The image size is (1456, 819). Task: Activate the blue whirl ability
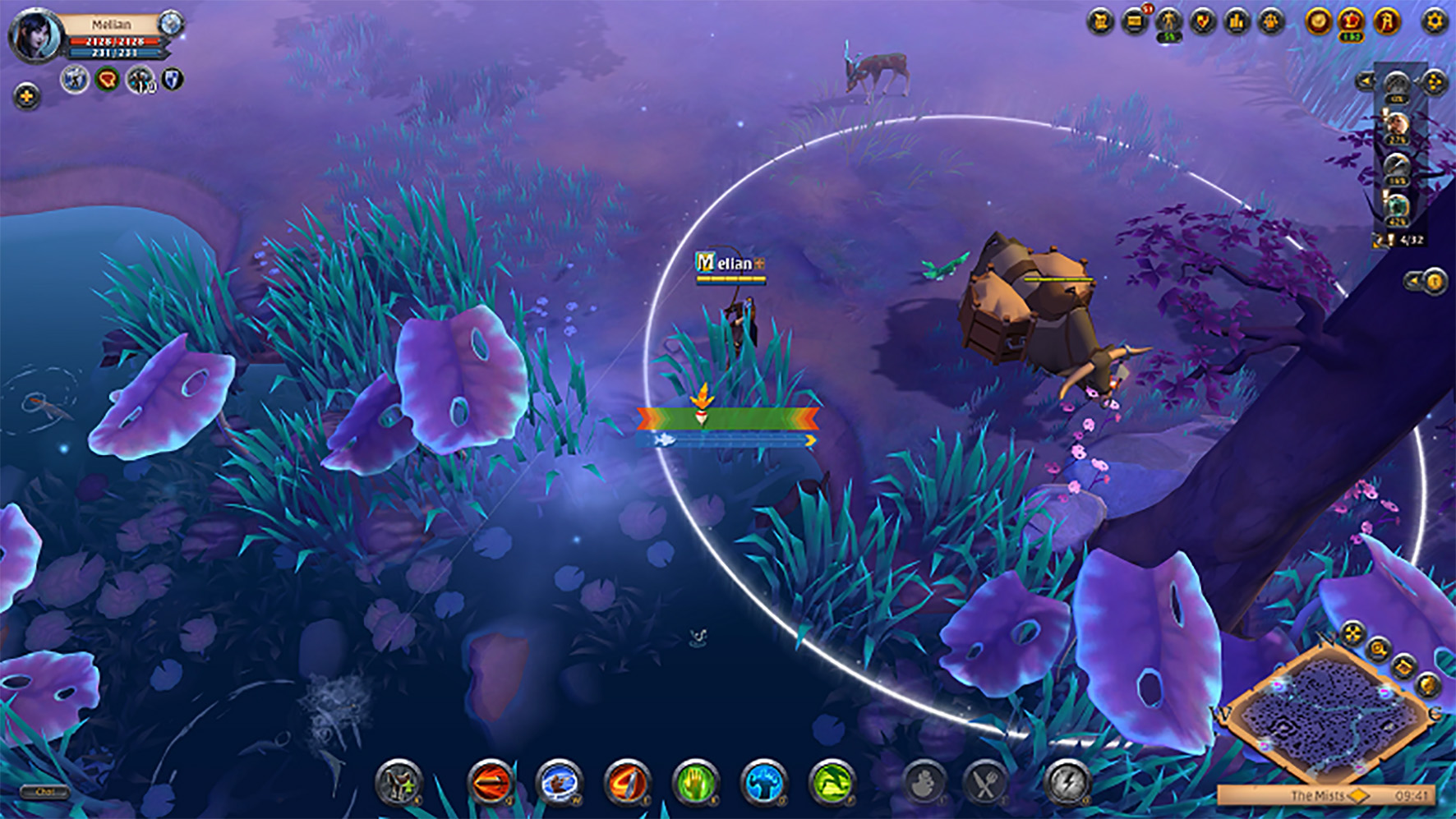(559, 781)
